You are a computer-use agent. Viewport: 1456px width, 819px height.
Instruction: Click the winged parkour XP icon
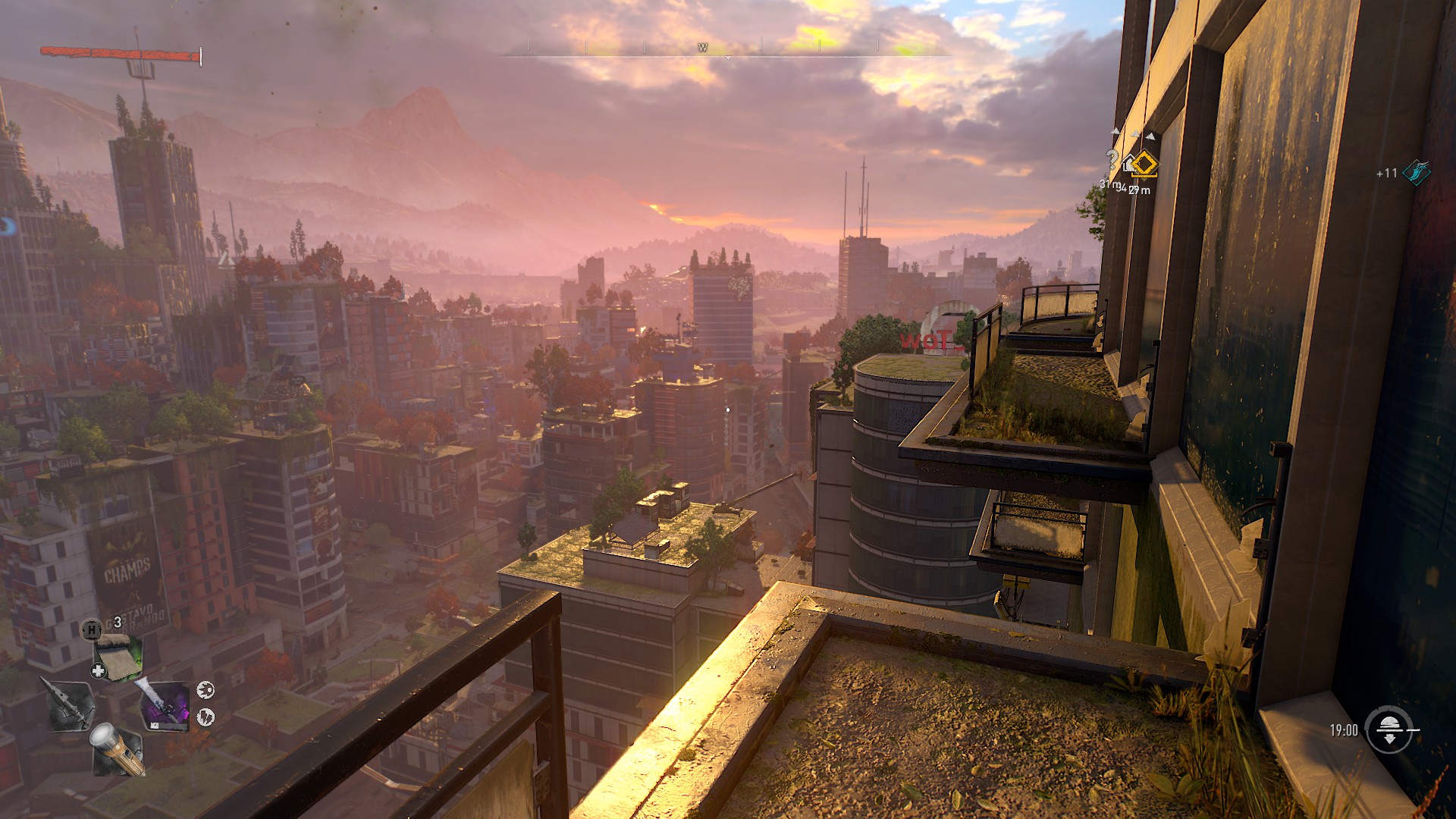[1415, 172]
